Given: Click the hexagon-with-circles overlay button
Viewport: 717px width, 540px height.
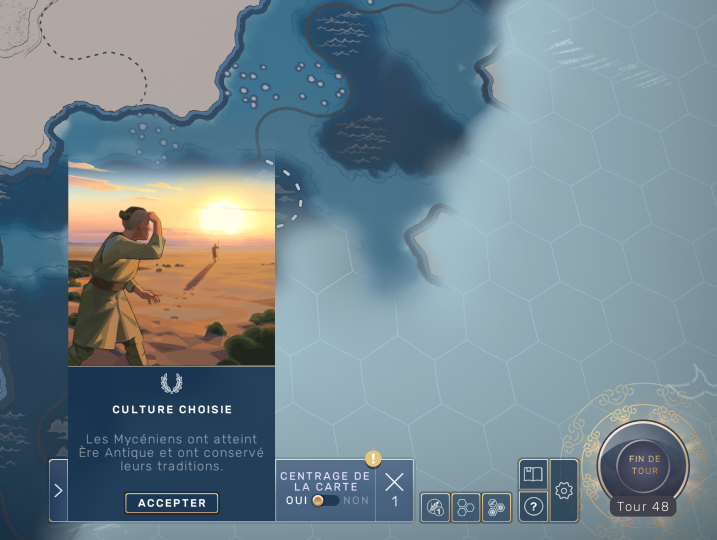Looking at the screenshot, I should [x=496, y=508].
